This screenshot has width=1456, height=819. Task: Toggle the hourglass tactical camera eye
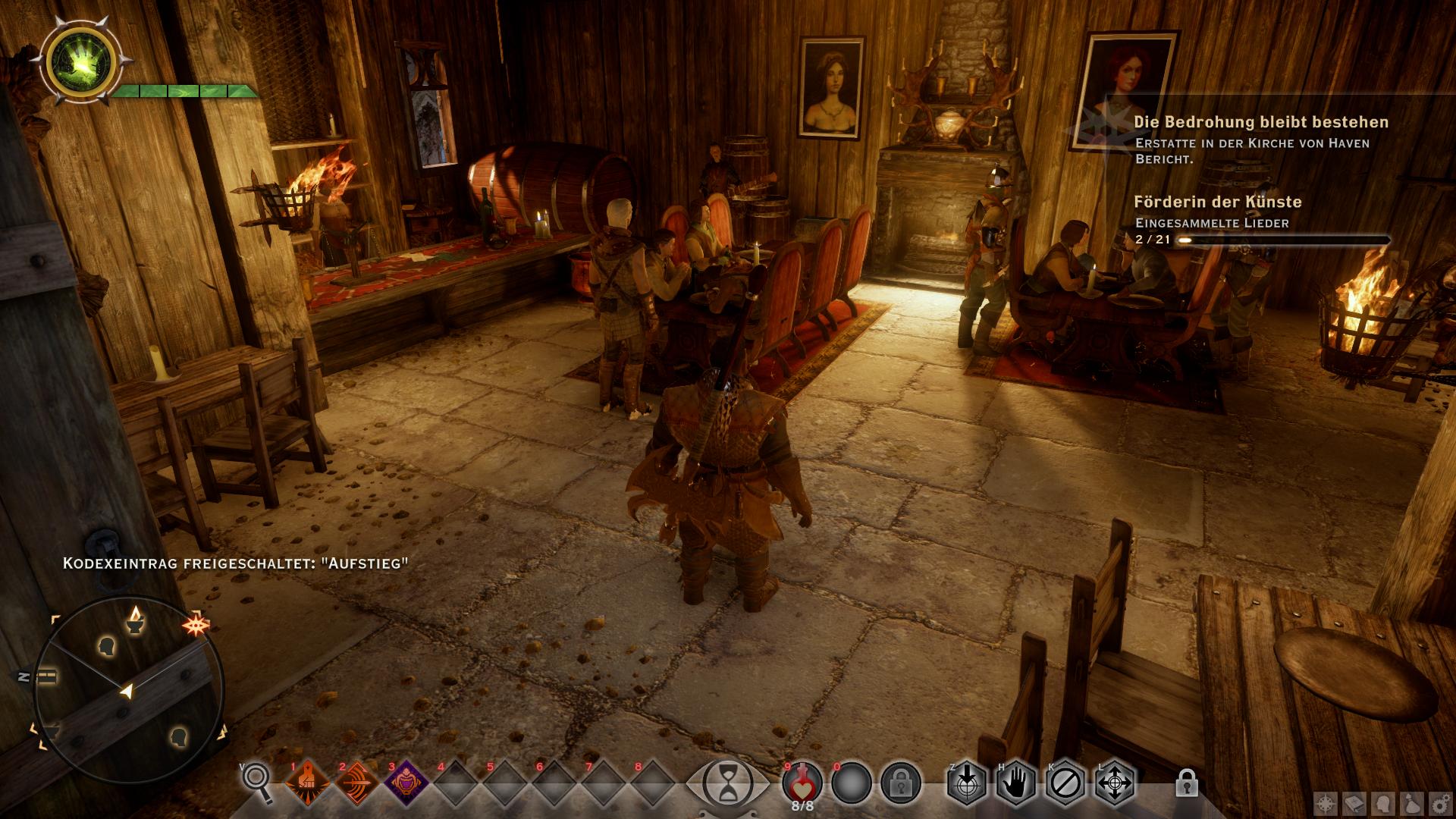click(x=727, y=783)
